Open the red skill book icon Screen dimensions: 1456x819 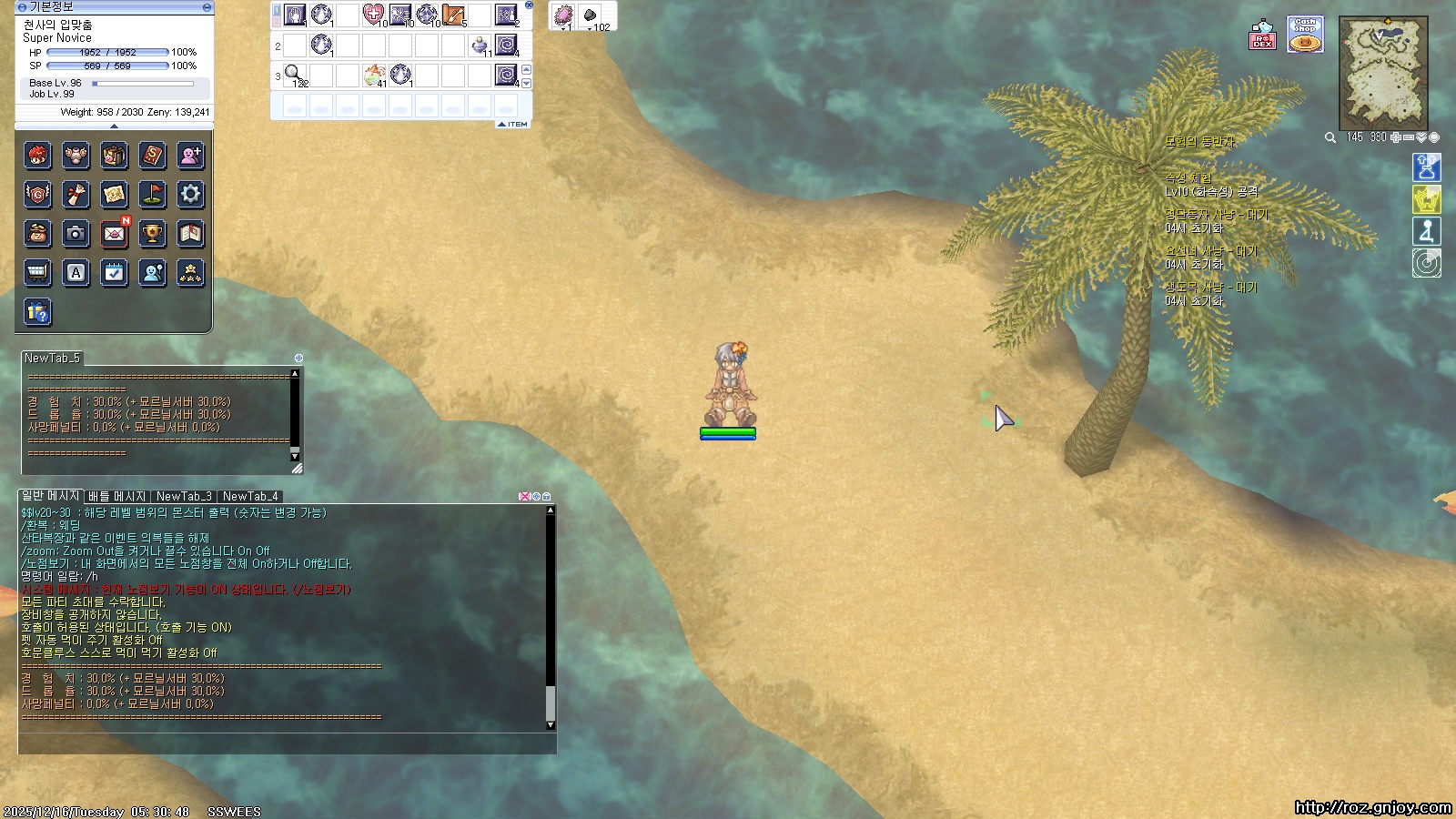coord(152,156)
